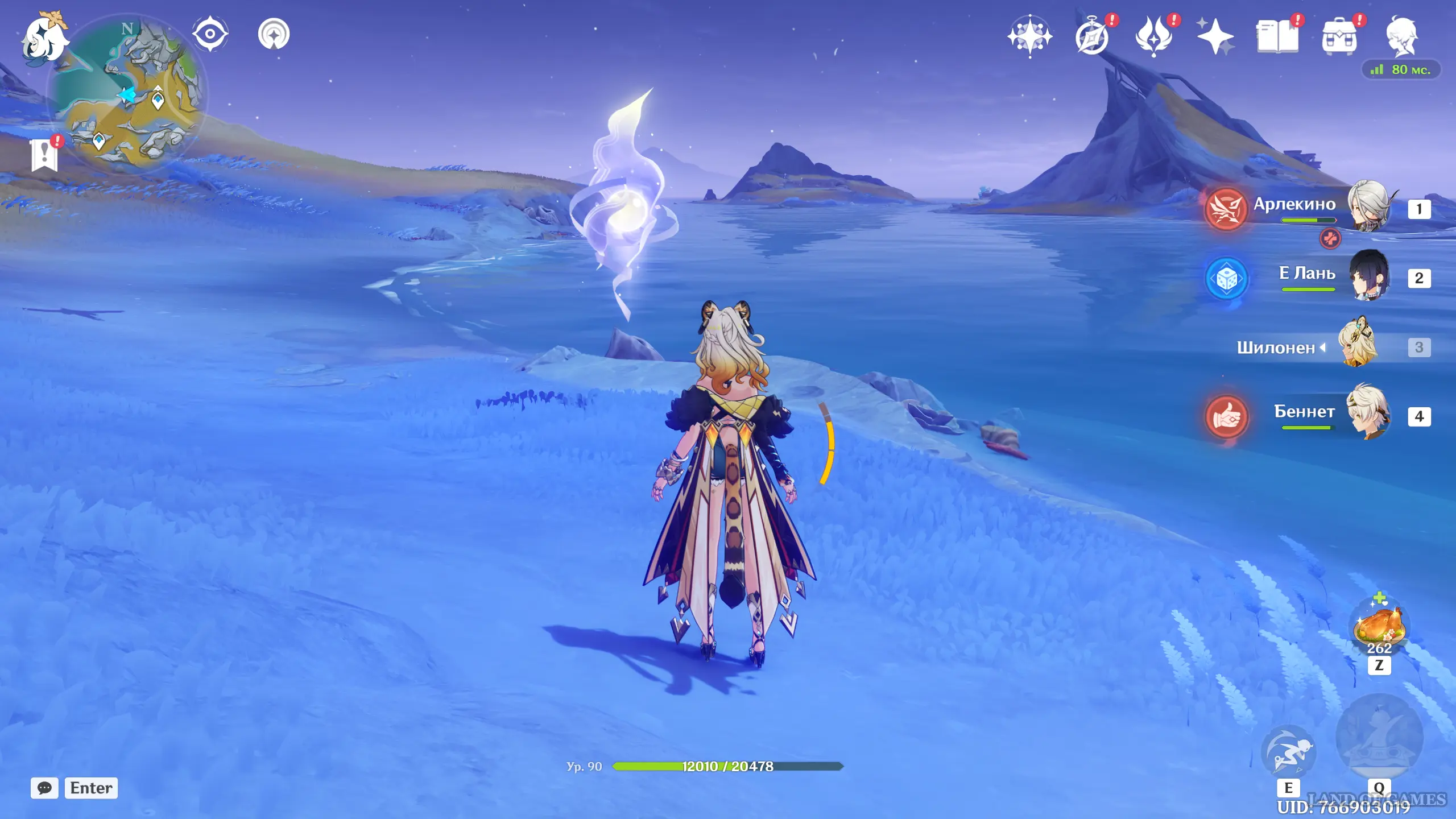
Task: Open the Paimon menu icon
Action: coord(44,38)
